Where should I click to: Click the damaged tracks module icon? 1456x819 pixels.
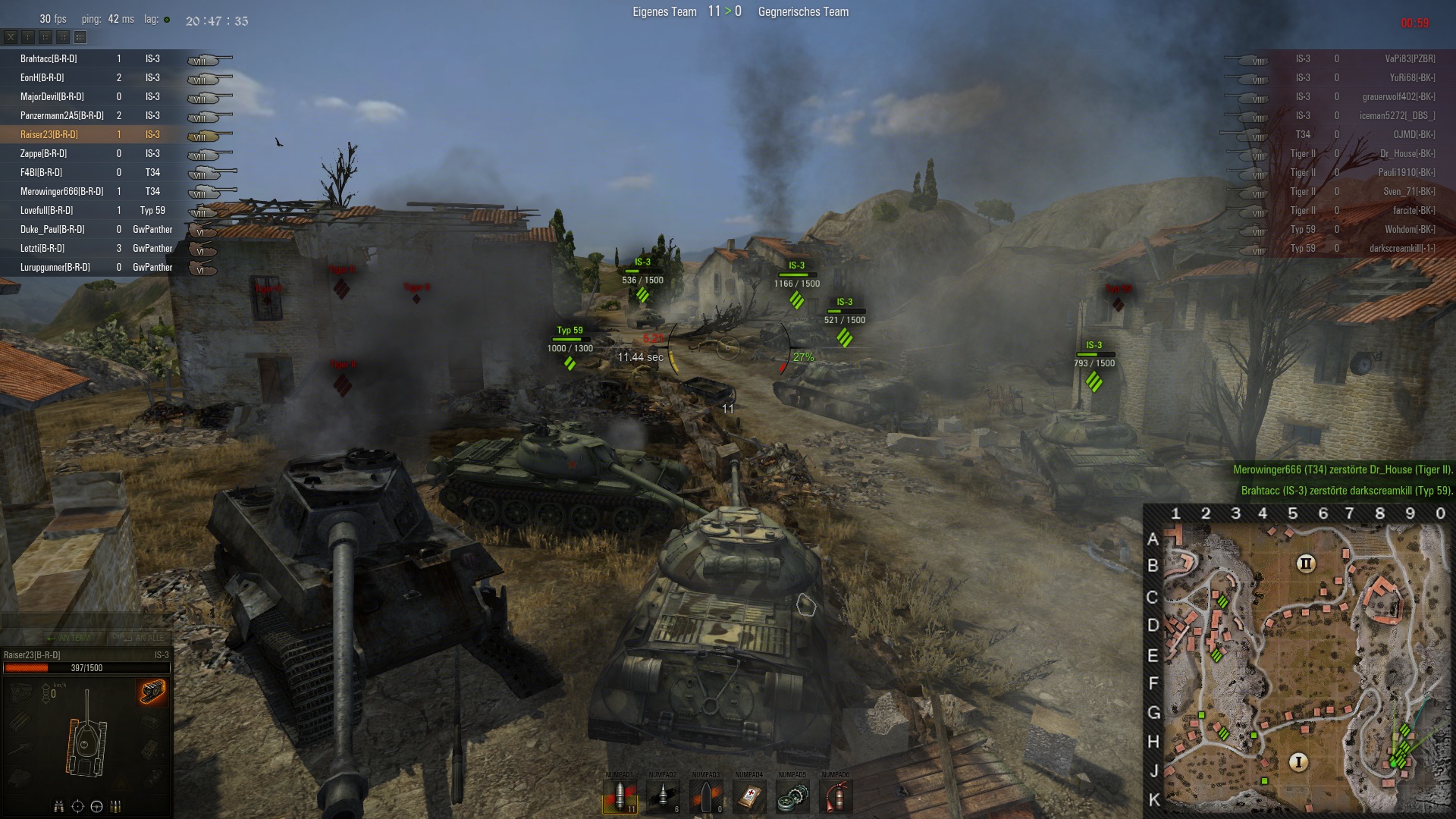point(152,692)
